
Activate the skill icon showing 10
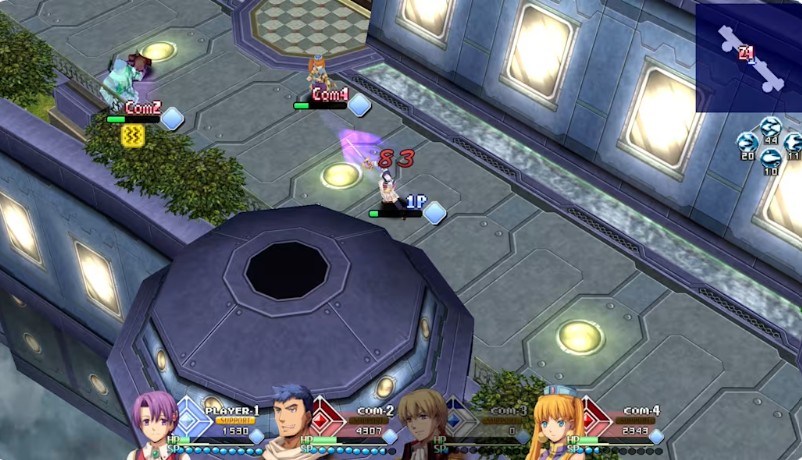click(x=770, y=160)
